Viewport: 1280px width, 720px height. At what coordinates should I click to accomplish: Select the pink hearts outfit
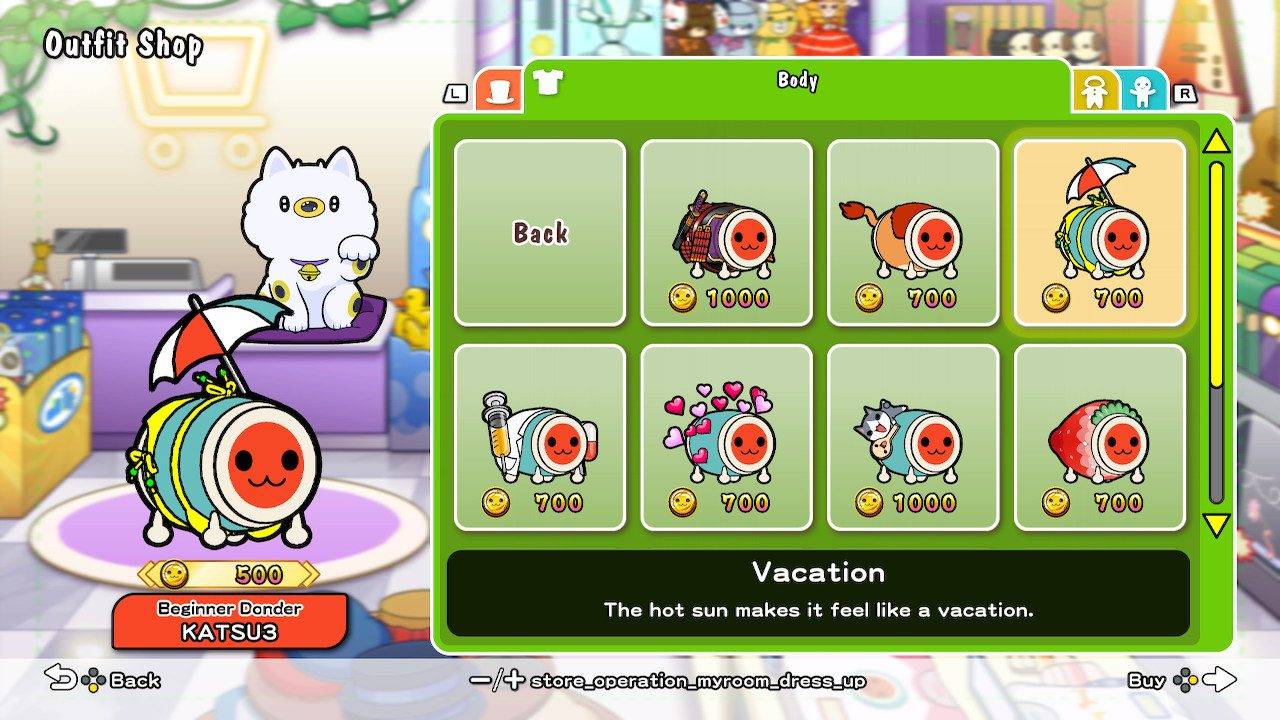click(x=726, y=437)
